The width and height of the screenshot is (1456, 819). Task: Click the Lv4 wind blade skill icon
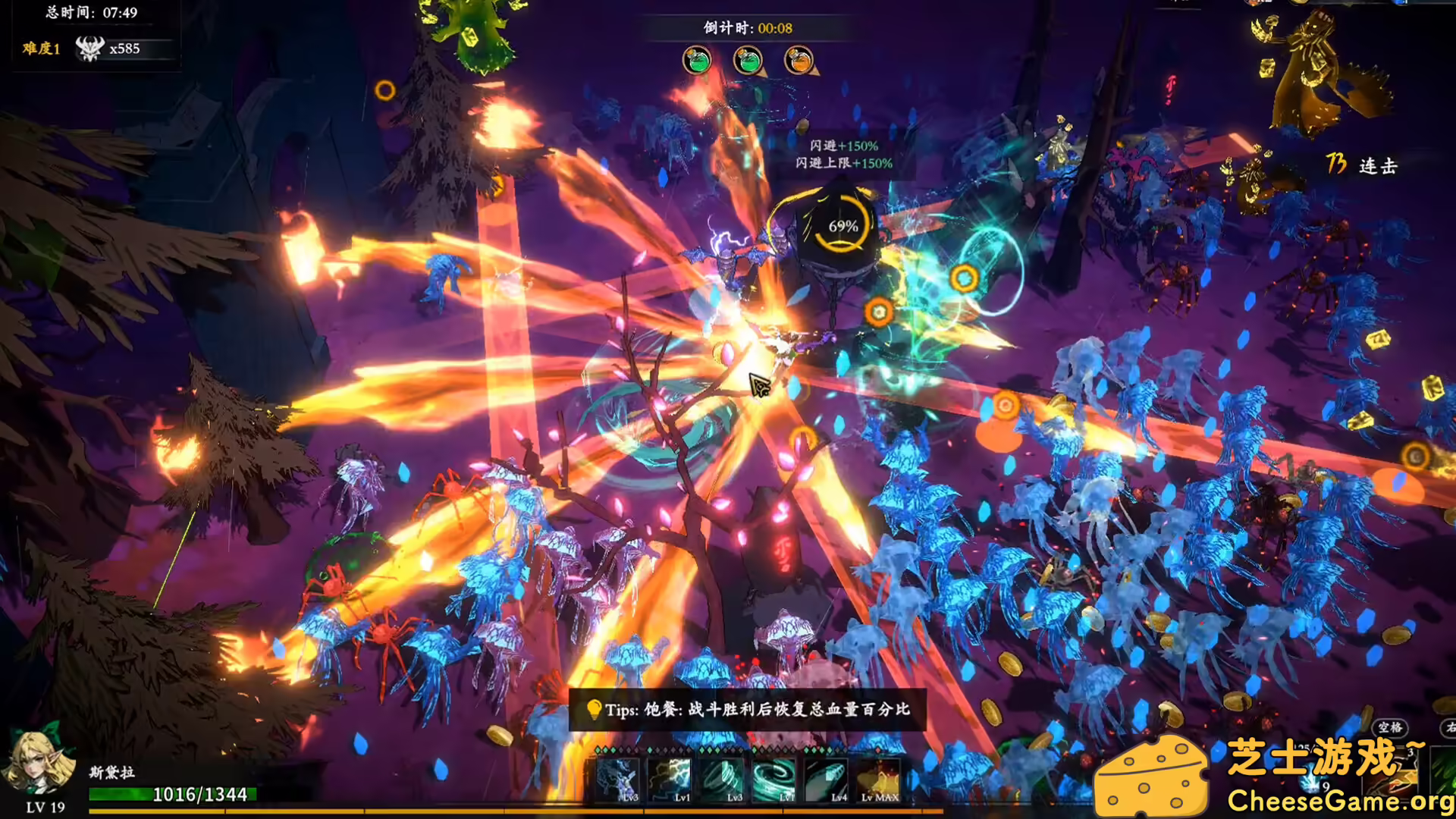point(825,781)
